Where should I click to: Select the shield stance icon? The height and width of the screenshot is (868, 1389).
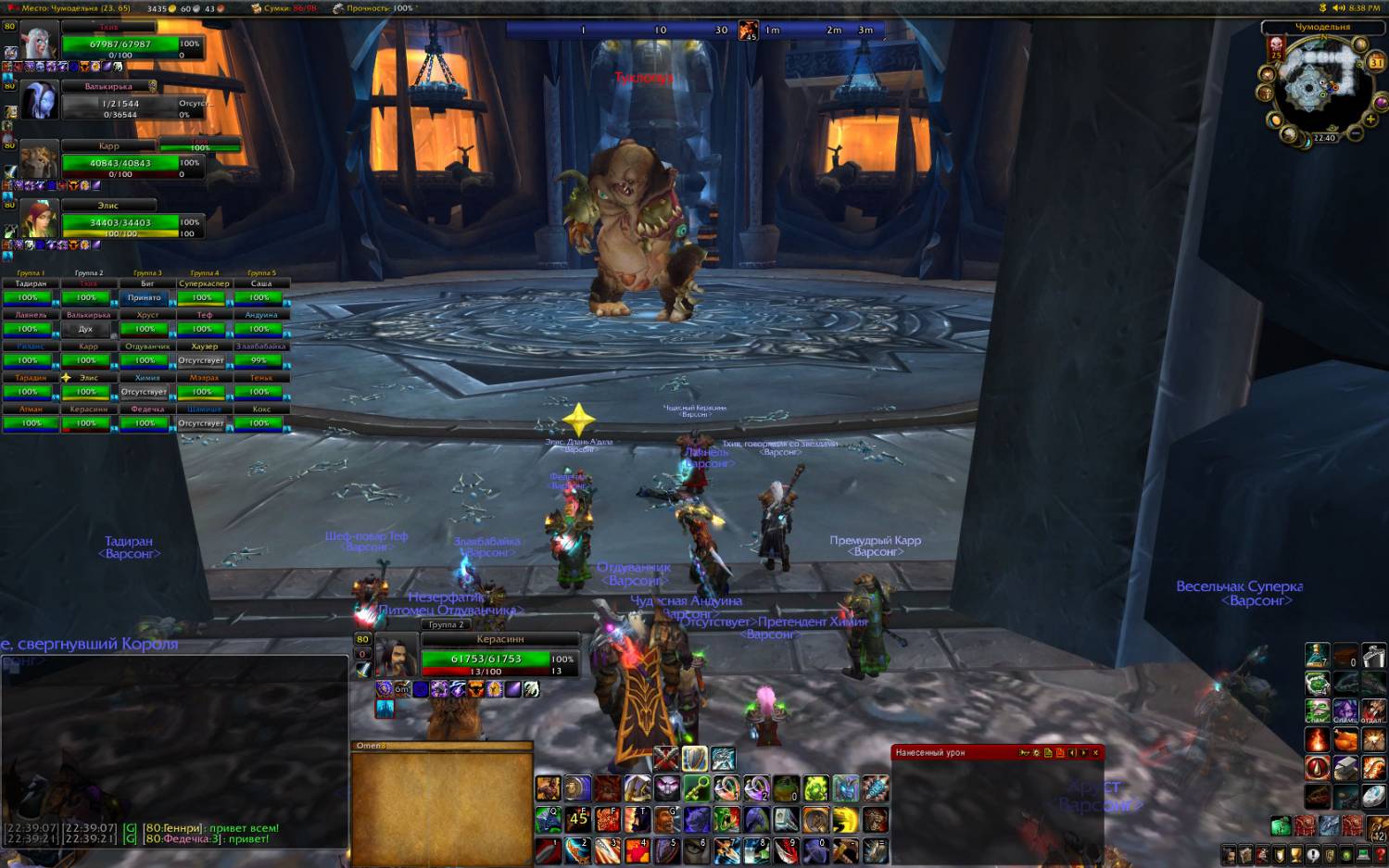(x=694, y=759)
